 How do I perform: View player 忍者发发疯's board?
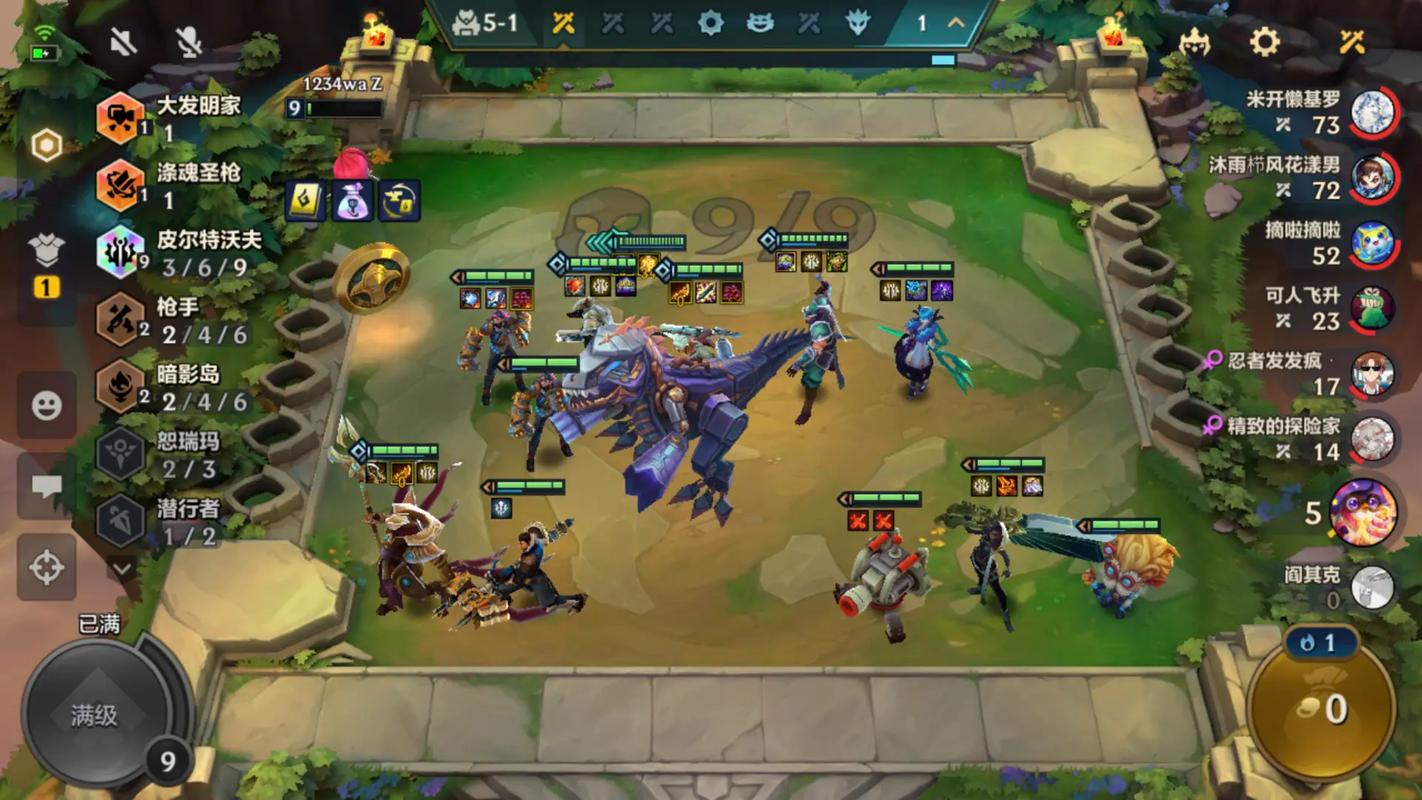1372,374
